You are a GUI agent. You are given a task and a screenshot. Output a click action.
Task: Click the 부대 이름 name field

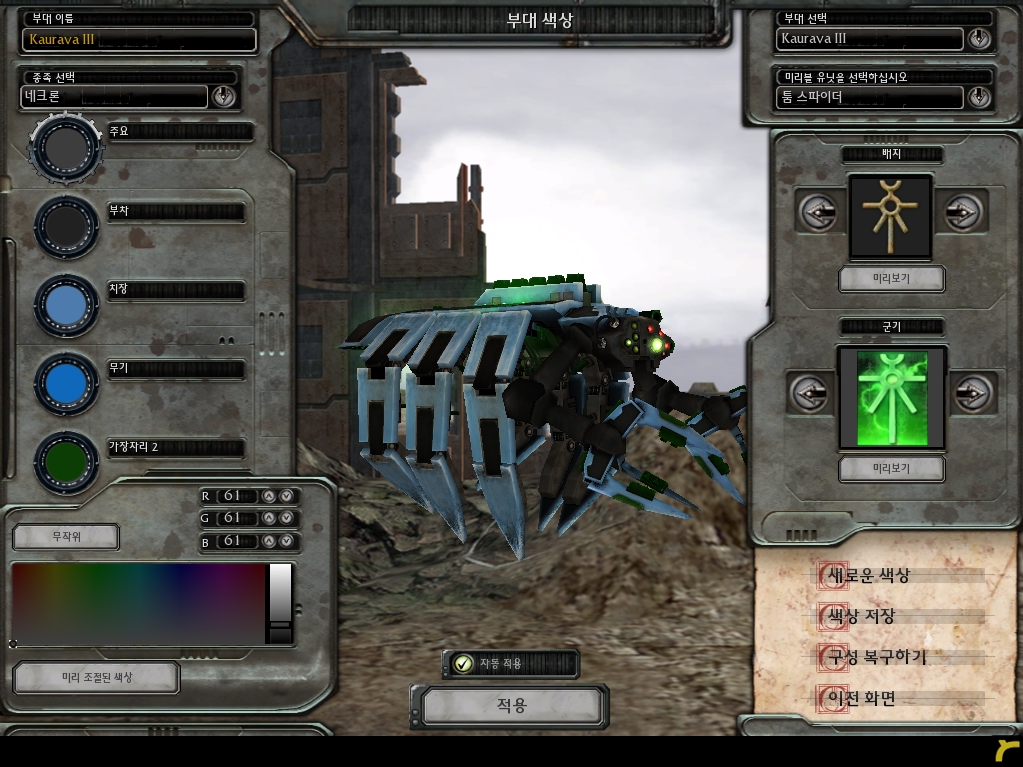[139, 40]
